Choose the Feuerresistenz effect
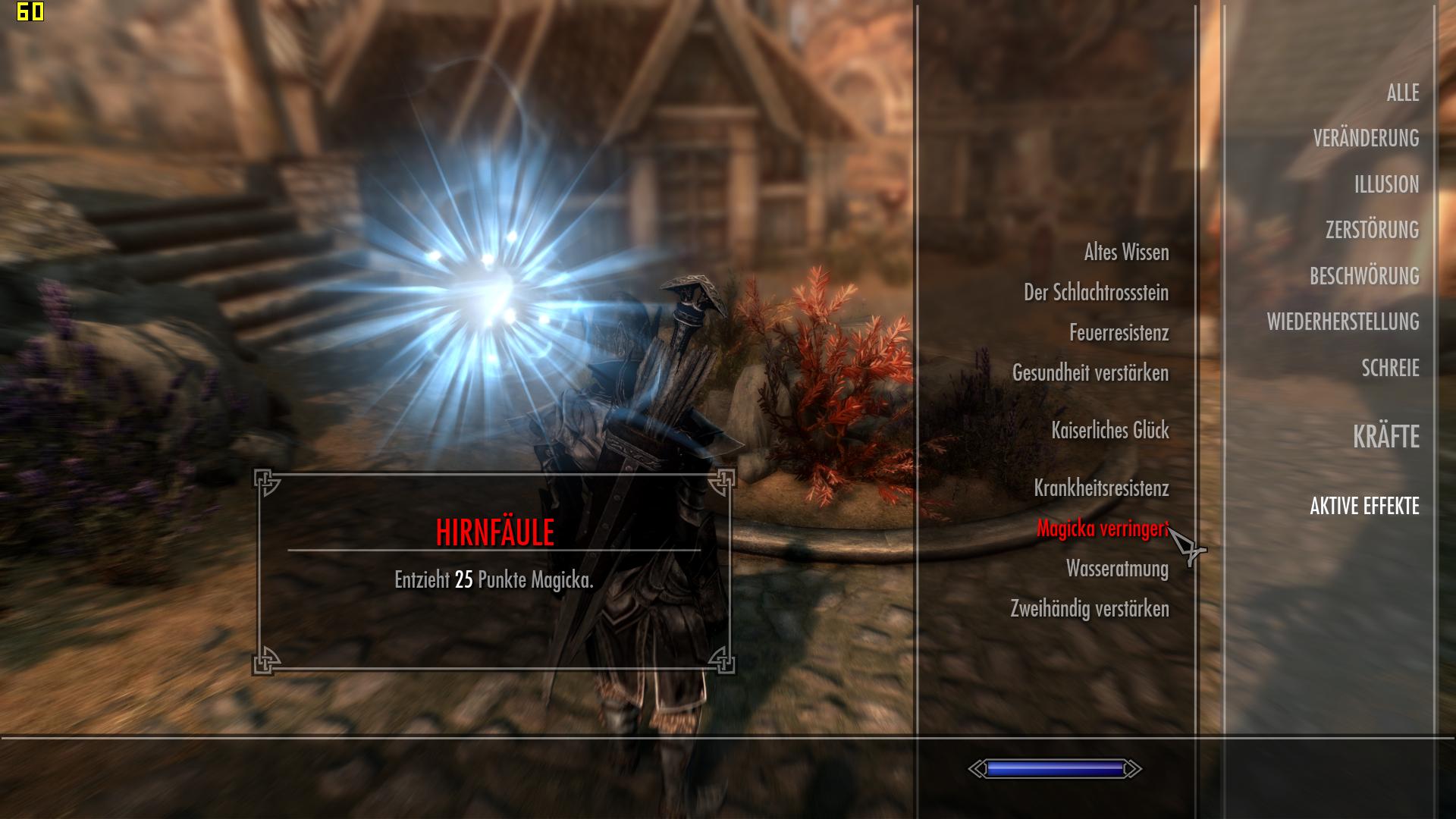 click(1119, 333)
